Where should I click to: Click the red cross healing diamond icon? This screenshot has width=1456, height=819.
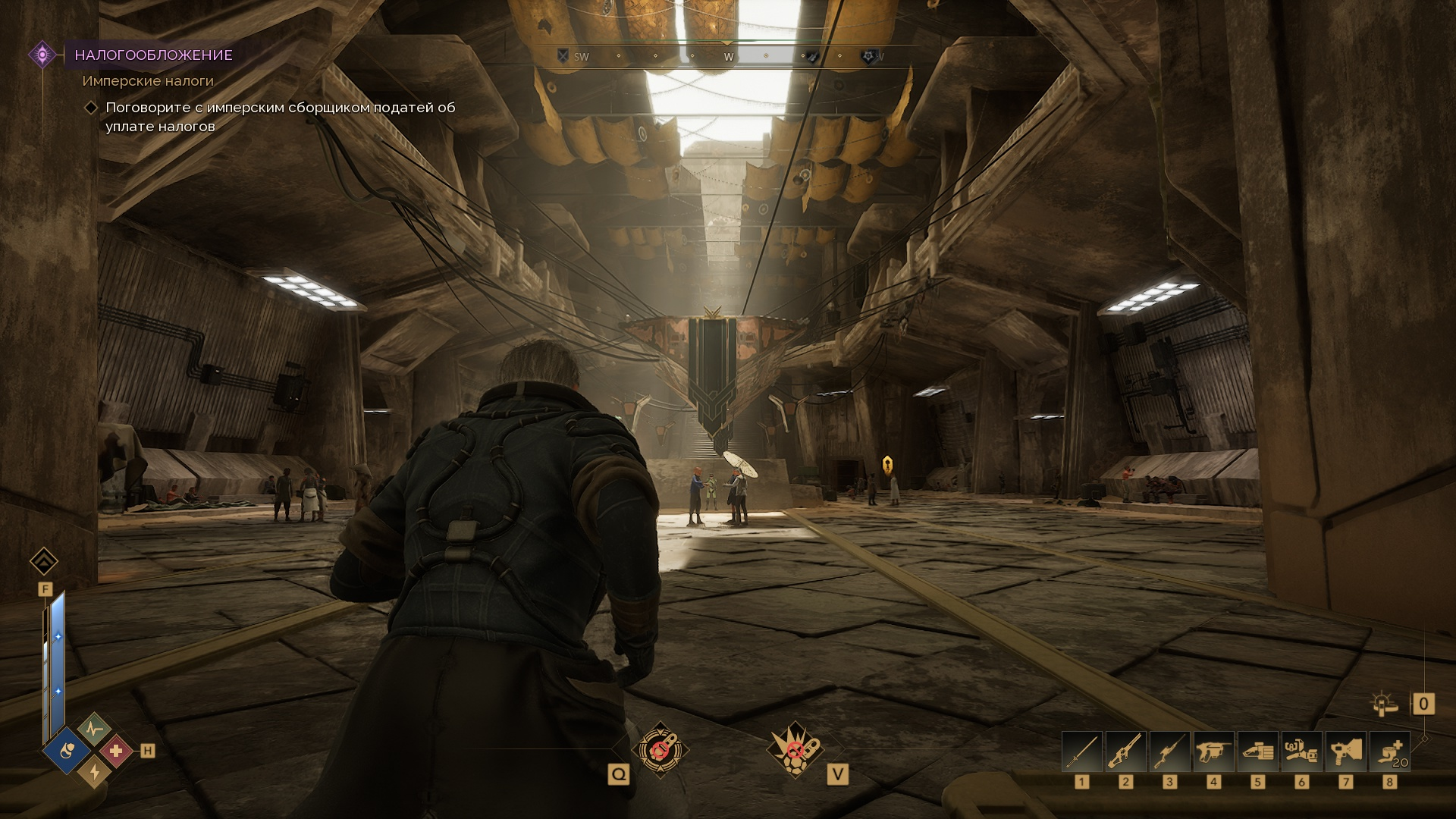point(116,751)
